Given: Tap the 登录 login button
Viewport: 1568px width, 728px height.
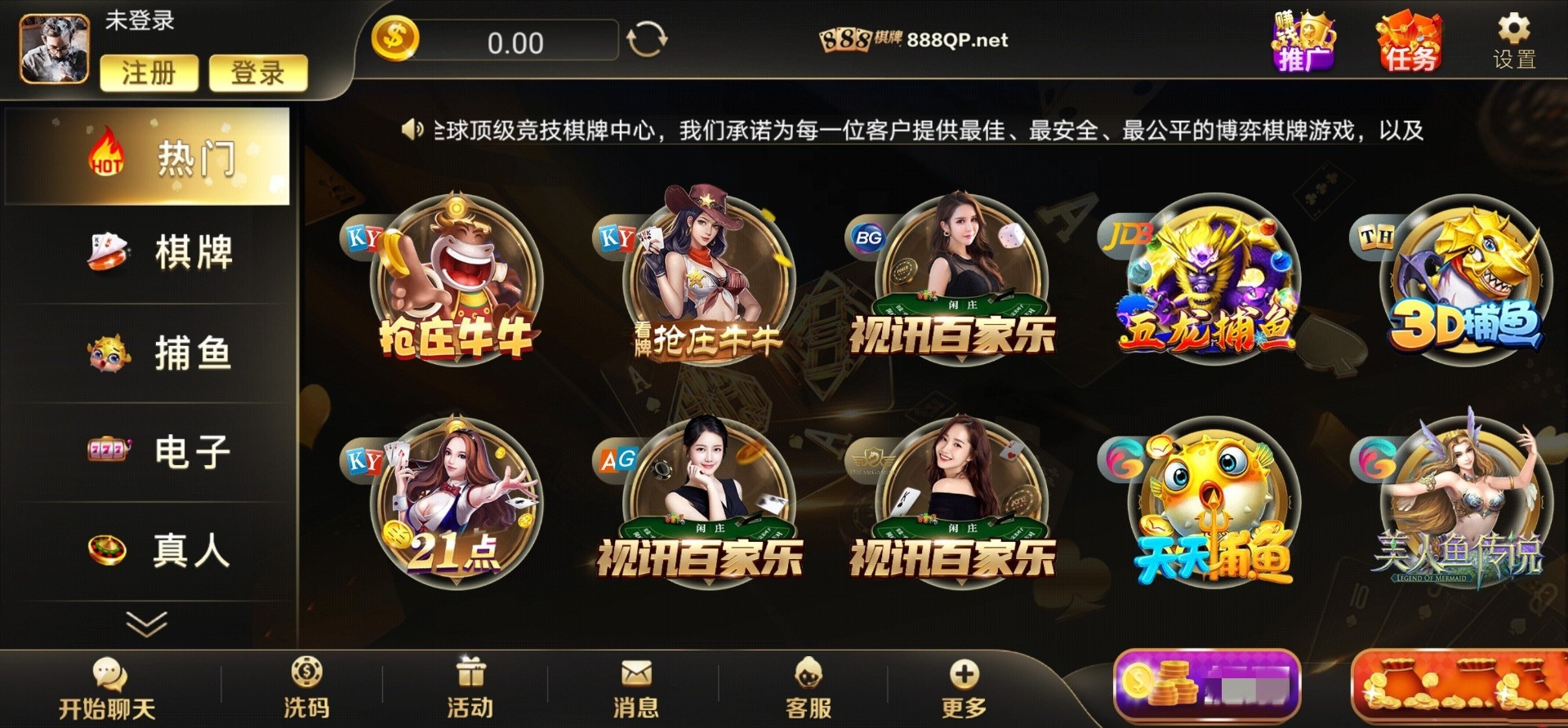Looking at the screenshot, I should 258,72.
